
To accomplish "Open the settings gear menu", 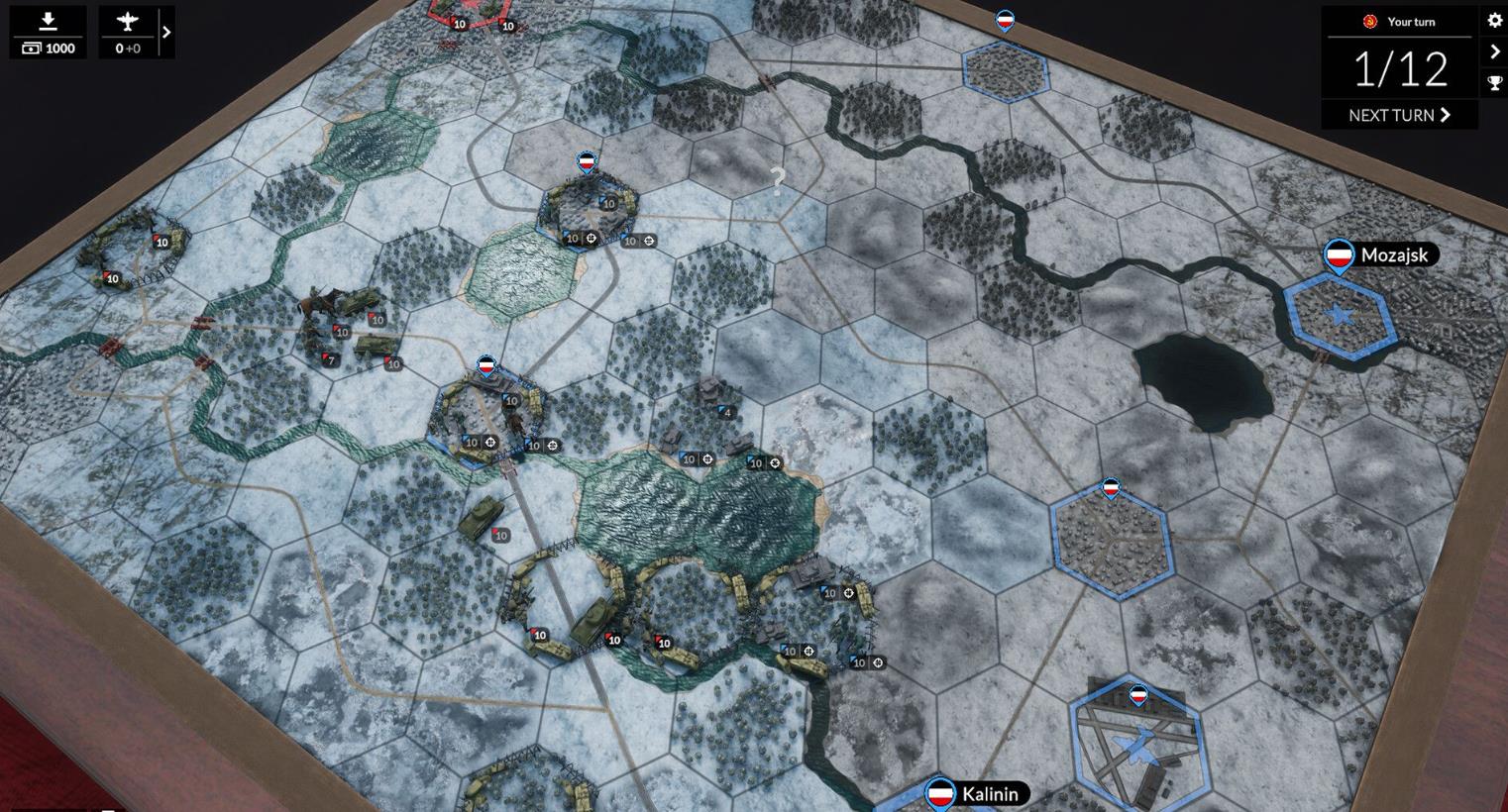I will (1495, 21).
